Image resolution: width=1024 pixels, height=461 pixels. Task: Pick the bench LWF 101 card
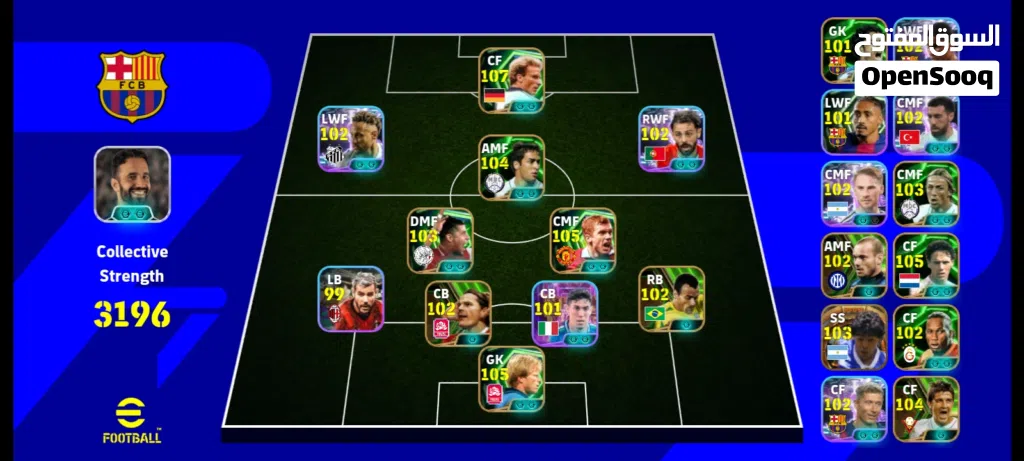(853, 122)
